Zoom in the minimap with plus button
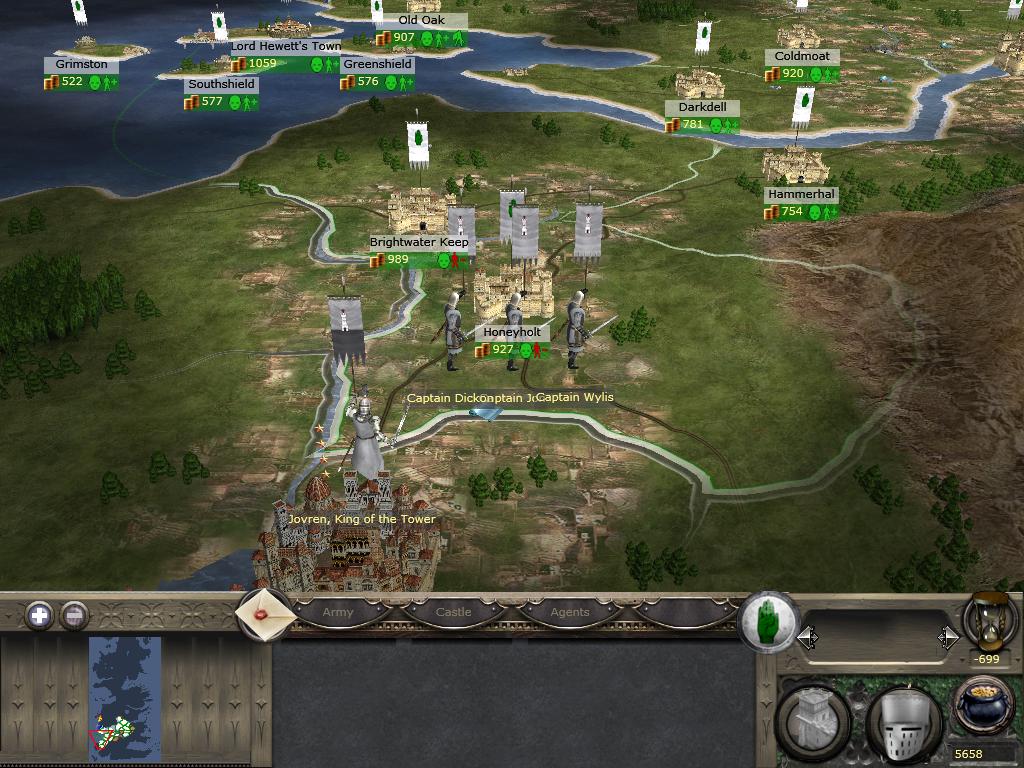This screenshot has width=1024, height=768. pyautogui.click(x=39, y=615)
